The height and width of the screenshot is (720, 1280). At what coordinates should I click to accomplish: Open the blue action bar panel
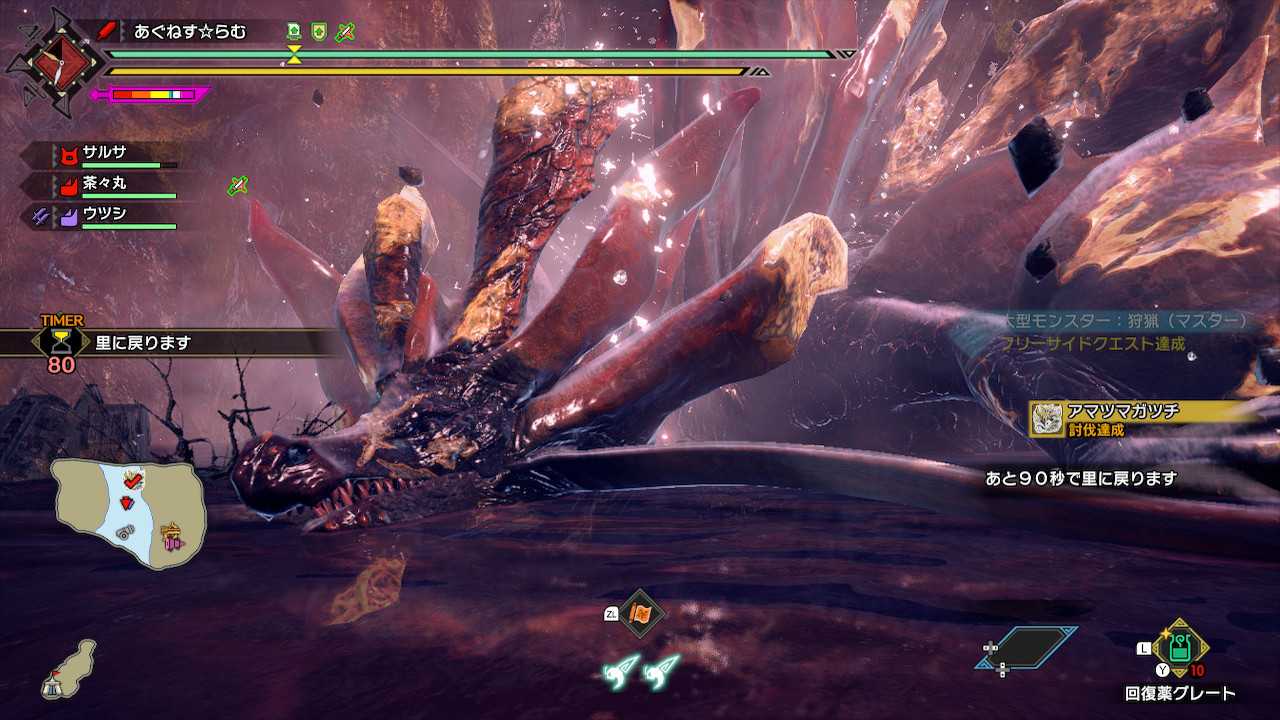1027,649
